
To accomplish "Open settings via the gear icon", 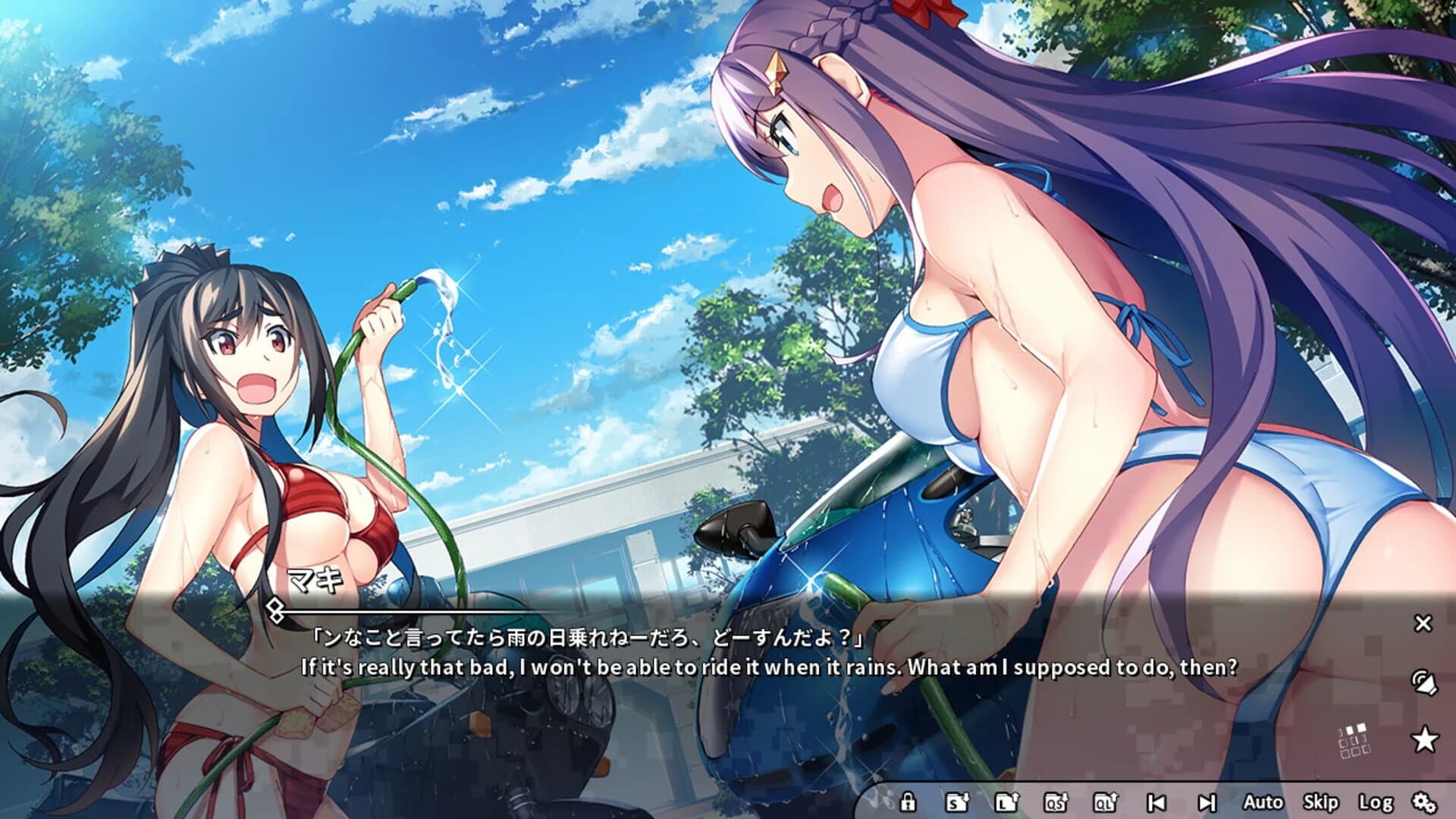I will [1426, 802].
